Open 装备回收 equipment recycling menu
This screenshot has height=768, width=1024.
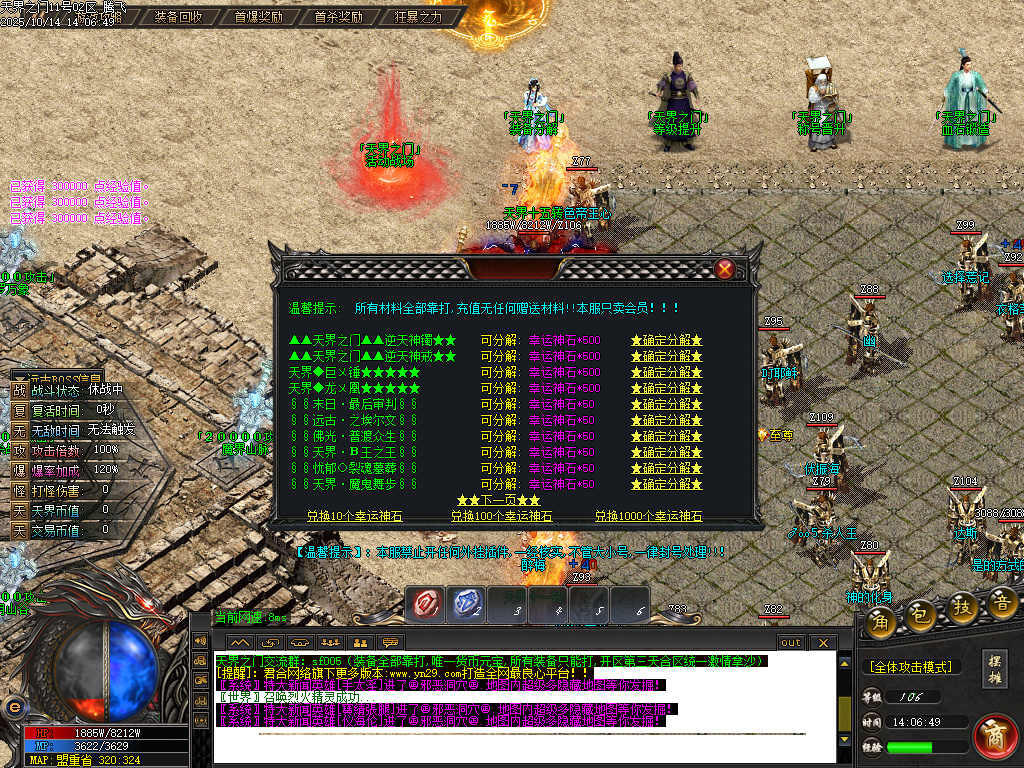179,17
